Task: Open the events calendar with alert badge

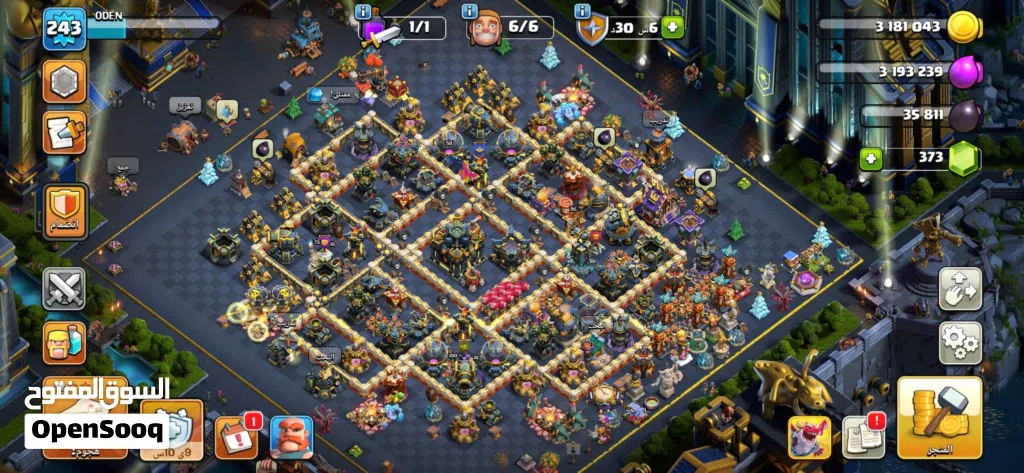Action: tap(238, 436)
